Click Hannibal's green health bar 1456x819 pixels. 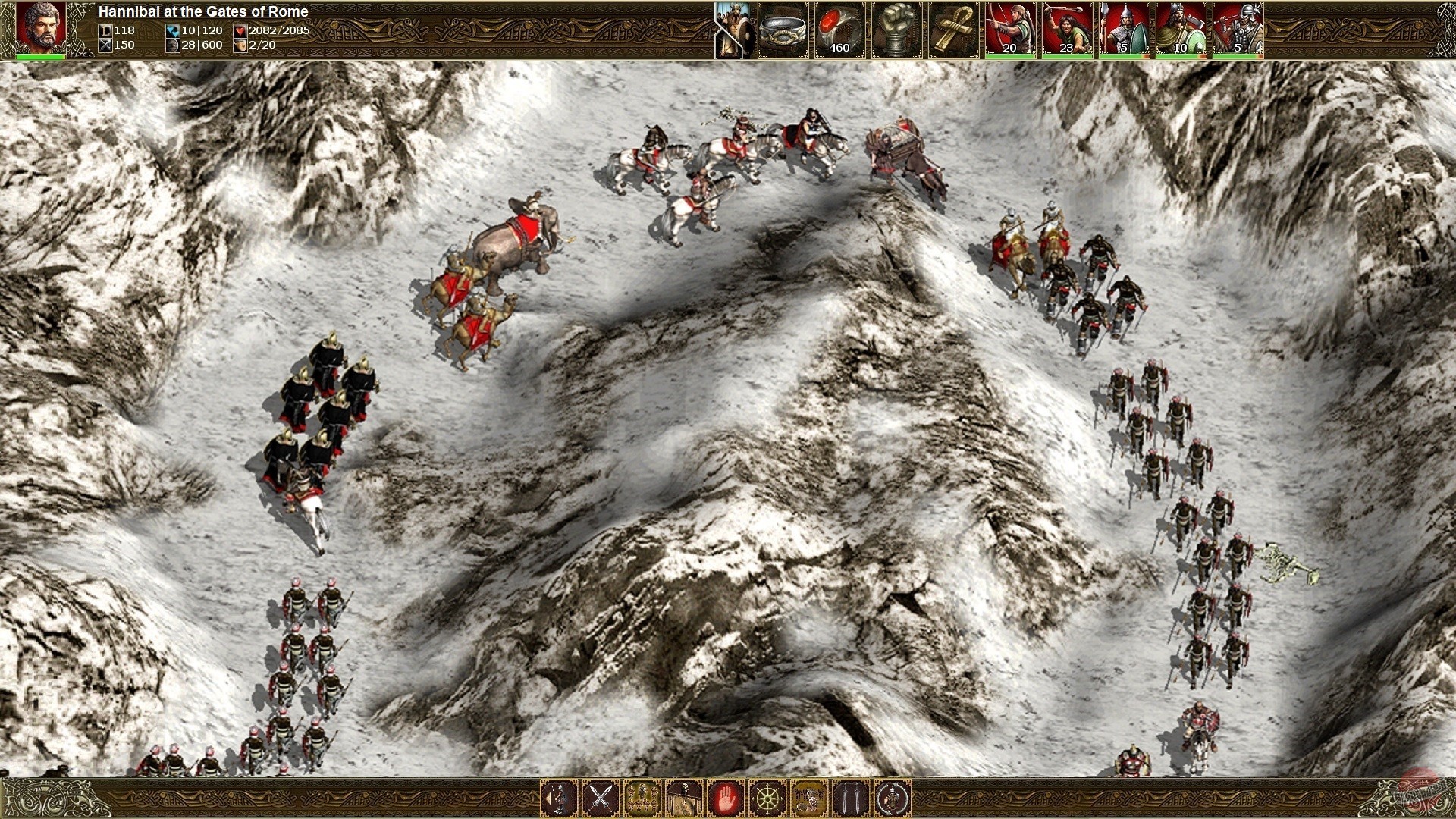click(x=39, y=56)
